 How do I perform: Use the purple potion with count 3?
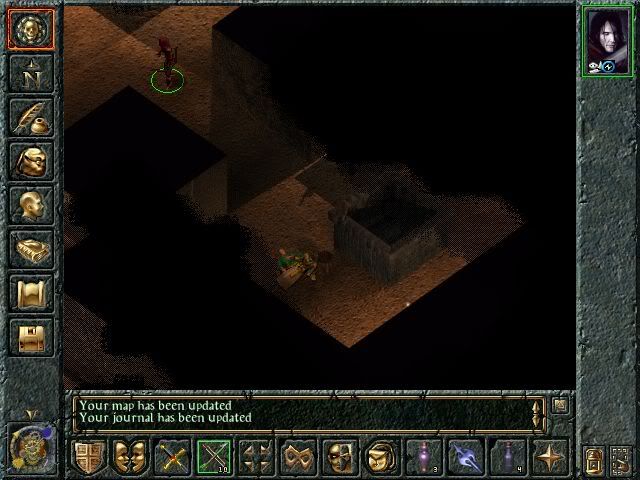click(x=424, y=458)
